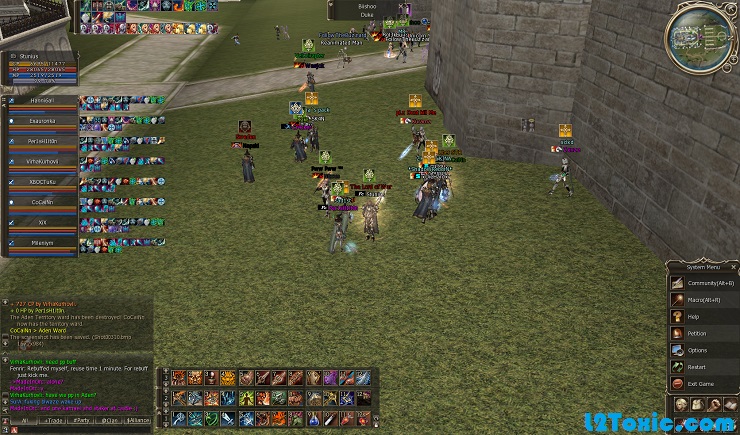This screenshot has height=435, width=740.
Task: Switch to the @Clan chat tab
Action: pyautogui.click(x=110, y=422)
